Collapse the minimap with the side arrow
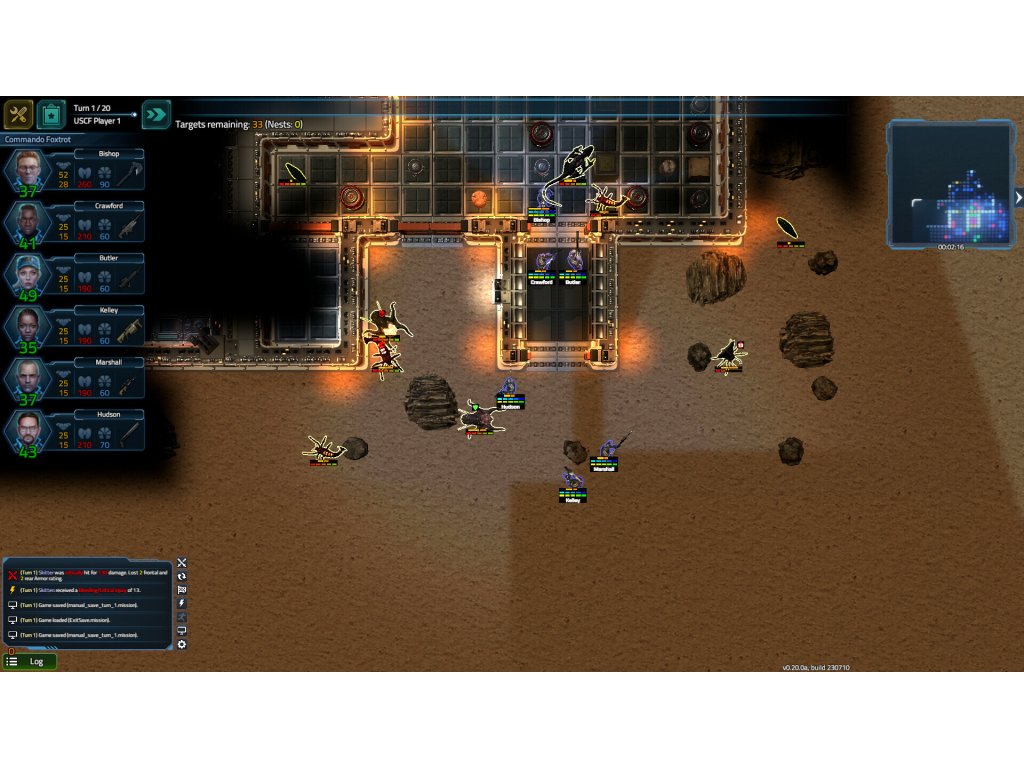 pos(1018,197)
